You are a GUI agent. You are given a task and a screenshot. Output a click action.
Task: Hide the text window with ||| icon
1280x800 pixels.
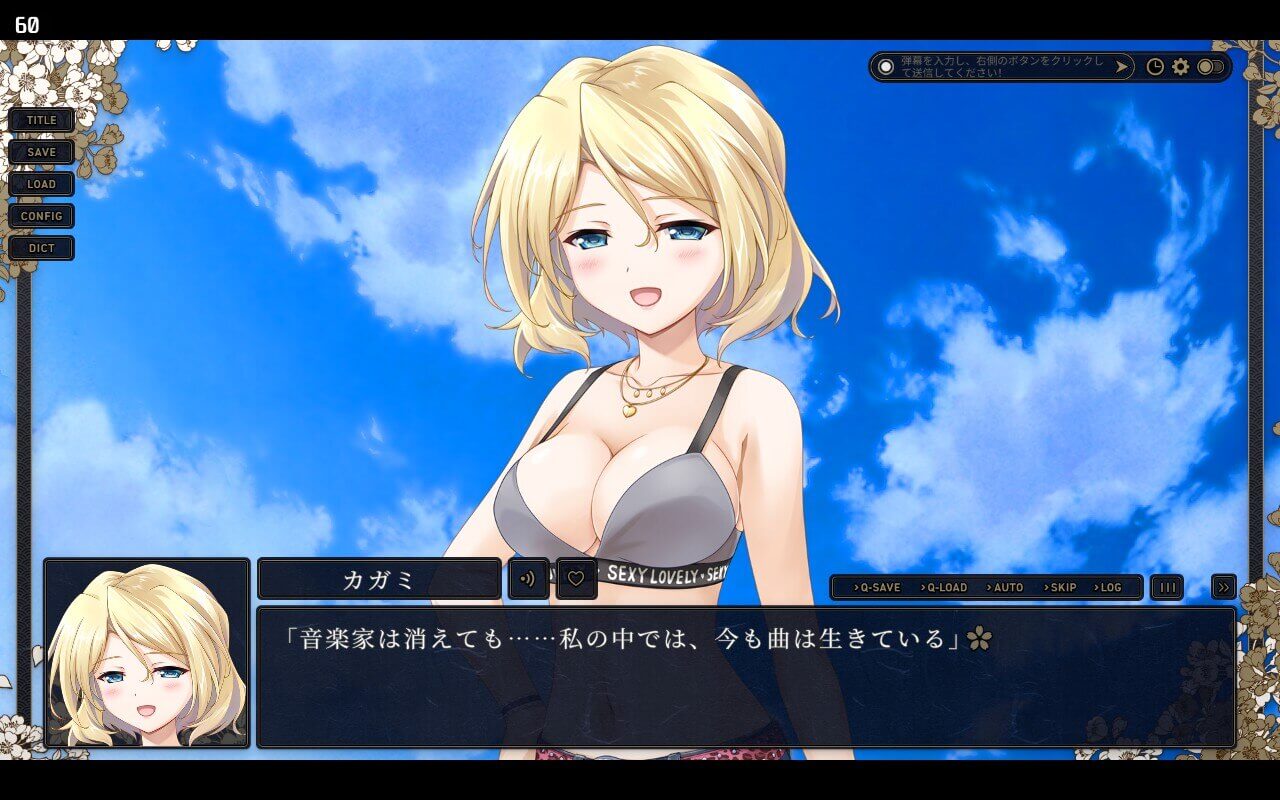[1166, 588]
